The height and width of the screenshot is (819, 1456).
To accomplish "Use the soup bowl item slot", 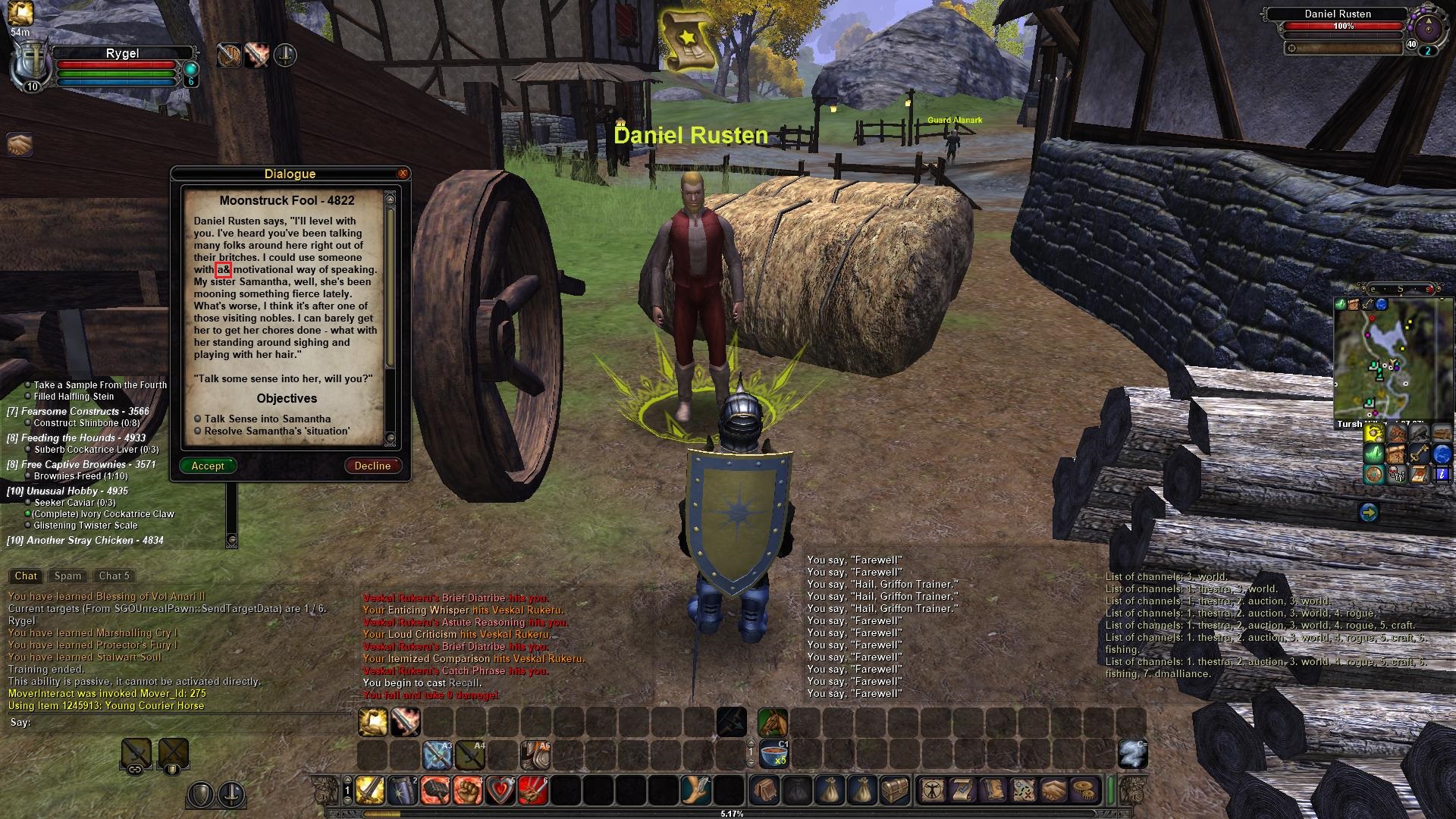I will [x=773, y=755].
